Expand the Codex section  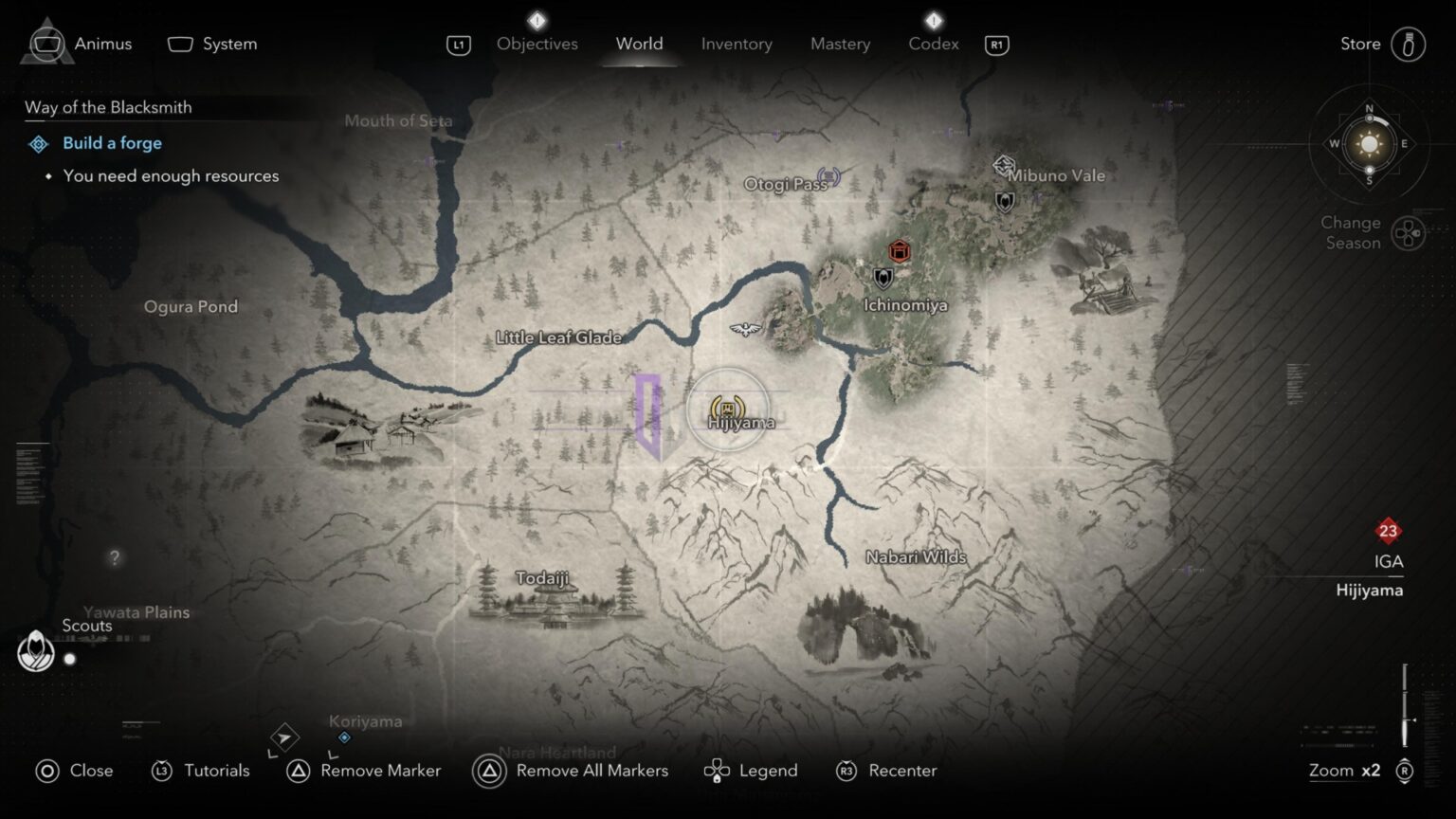(x=933, y=44)
